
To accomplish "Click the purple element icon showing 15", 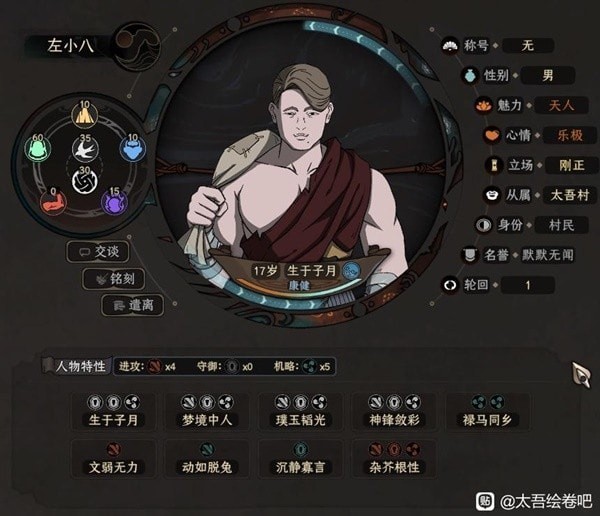I will pos(114,202).
